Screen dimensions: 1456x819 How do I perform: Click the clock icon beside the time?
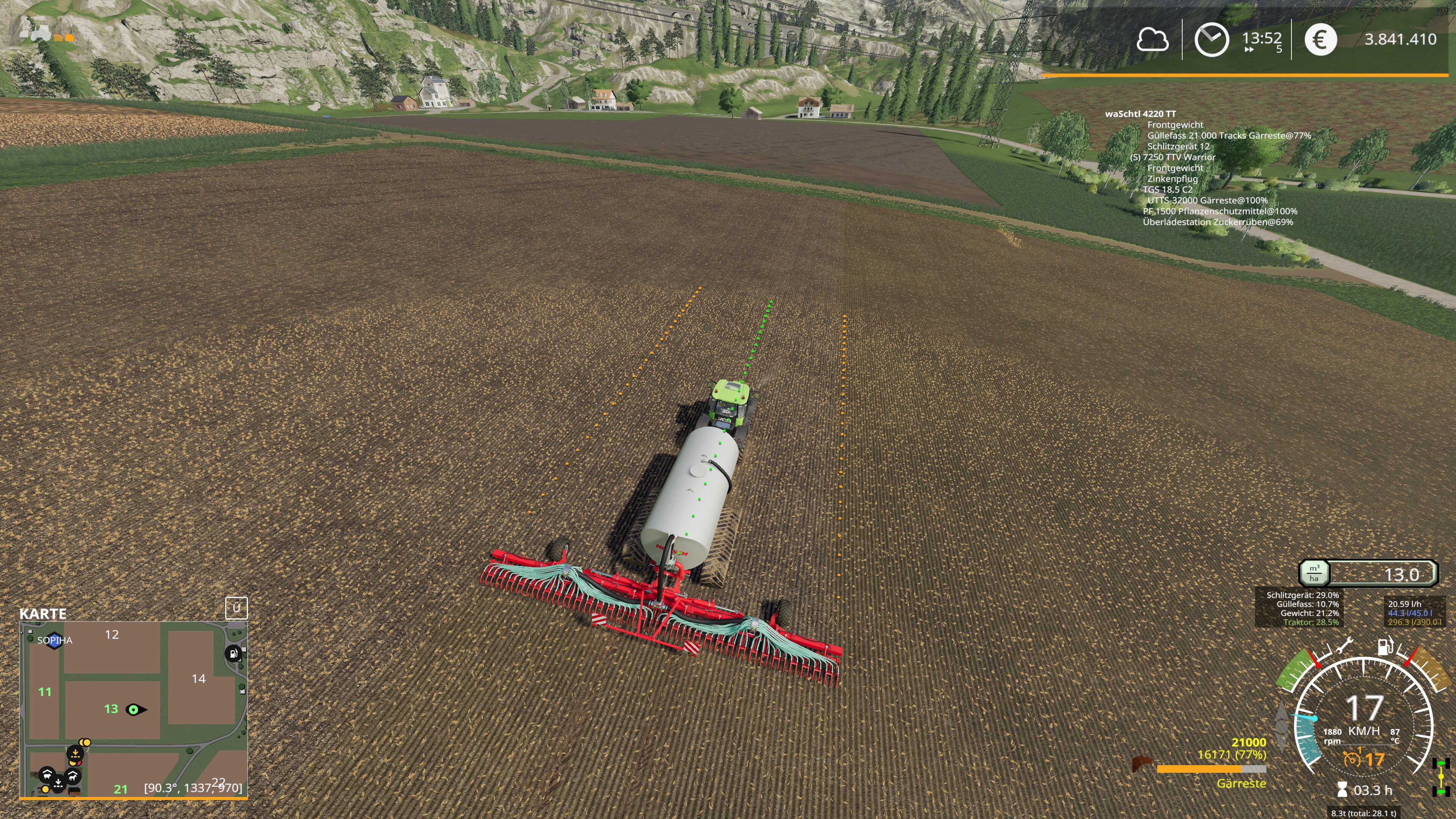point(1211,39)
